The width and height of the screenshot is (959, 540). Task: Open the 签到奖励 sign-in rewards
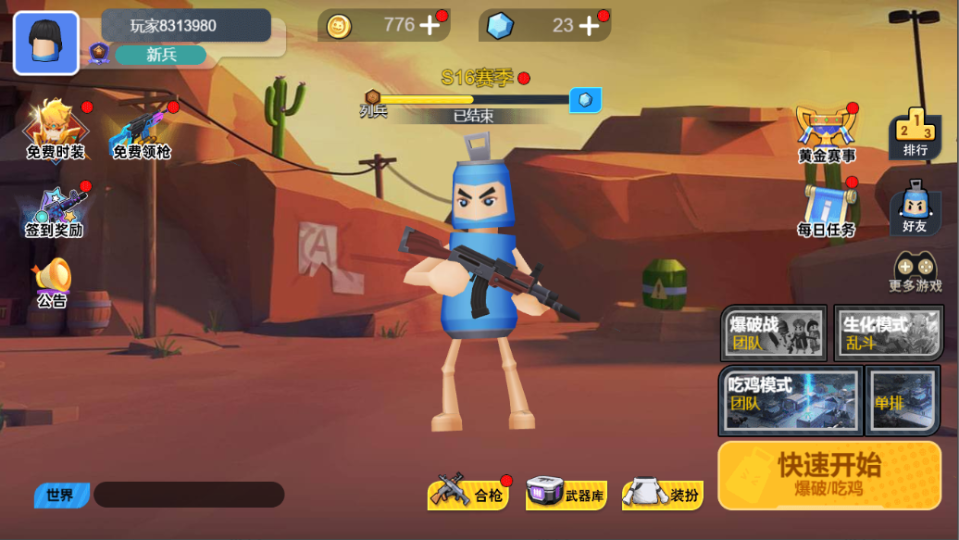[55, 212]
